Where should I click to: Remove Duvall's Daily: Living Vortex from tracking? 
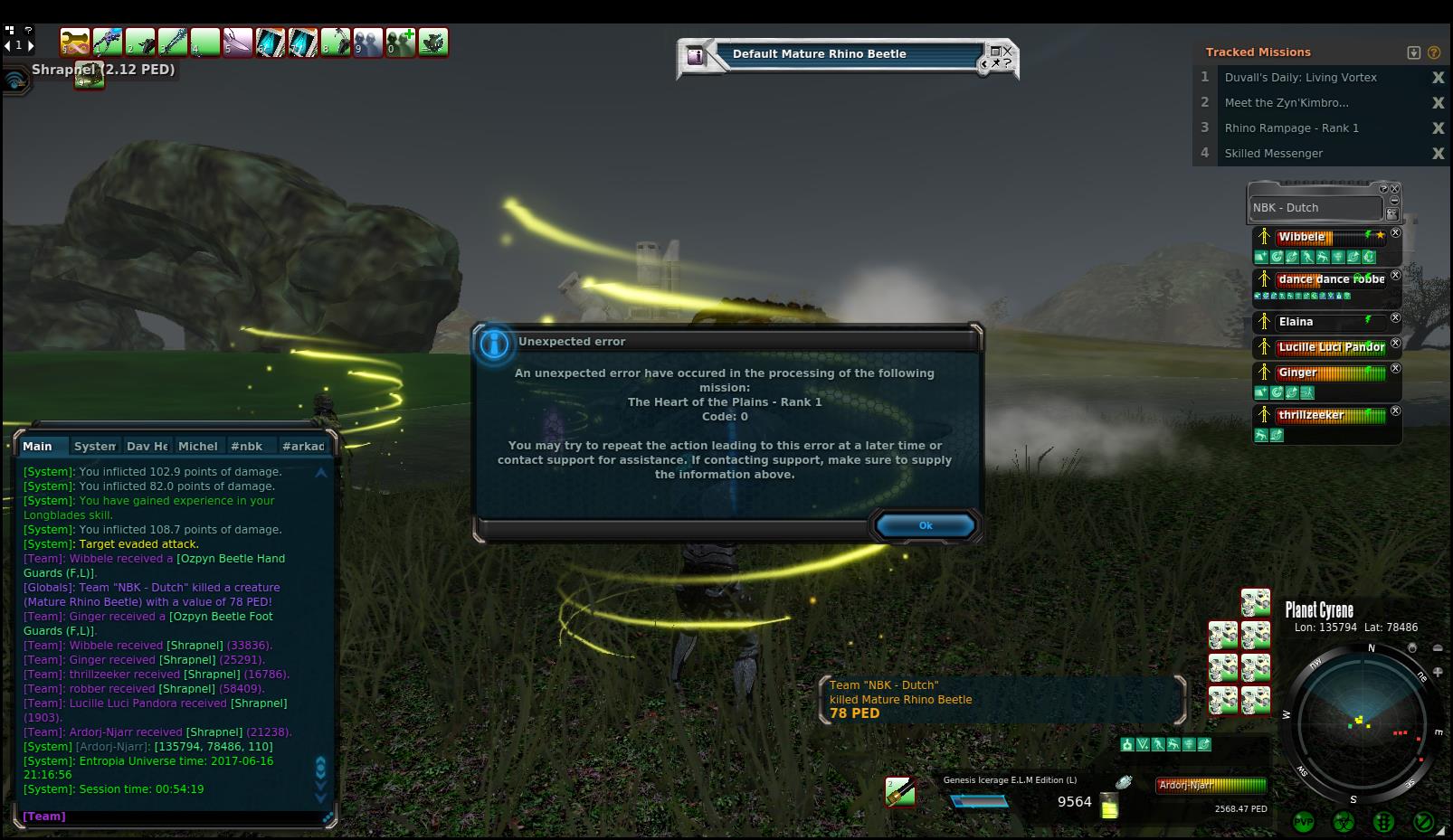click(1438, 78)
